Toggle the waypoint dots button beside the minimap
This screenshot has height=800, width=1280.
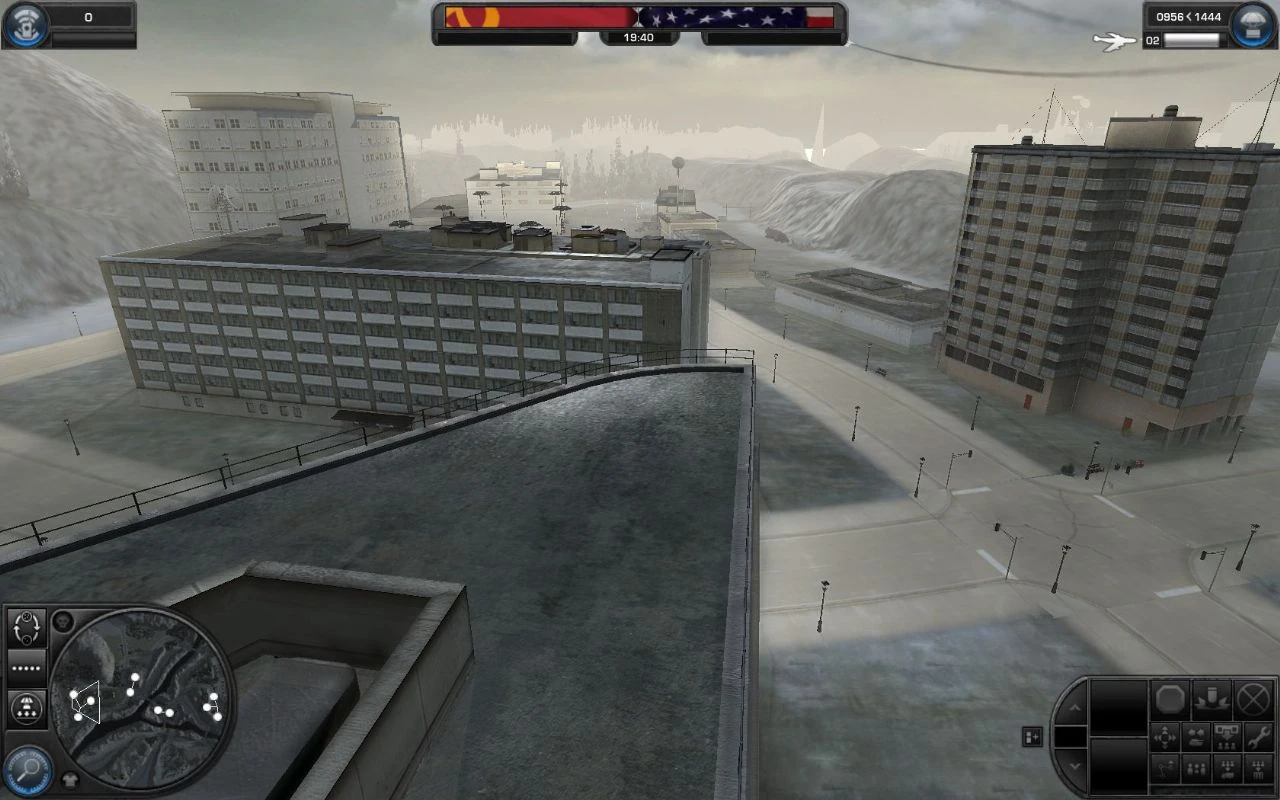(x=24, y=668)
